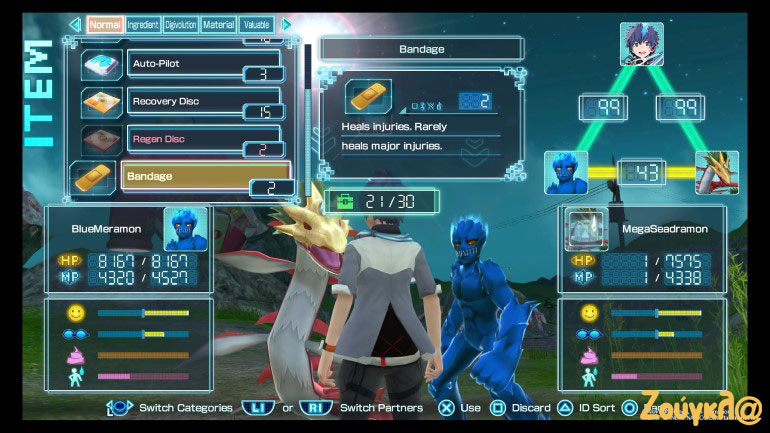Switch to the Valuable tab
Screen dimensions: 770x433
click(x=256, y=24)
